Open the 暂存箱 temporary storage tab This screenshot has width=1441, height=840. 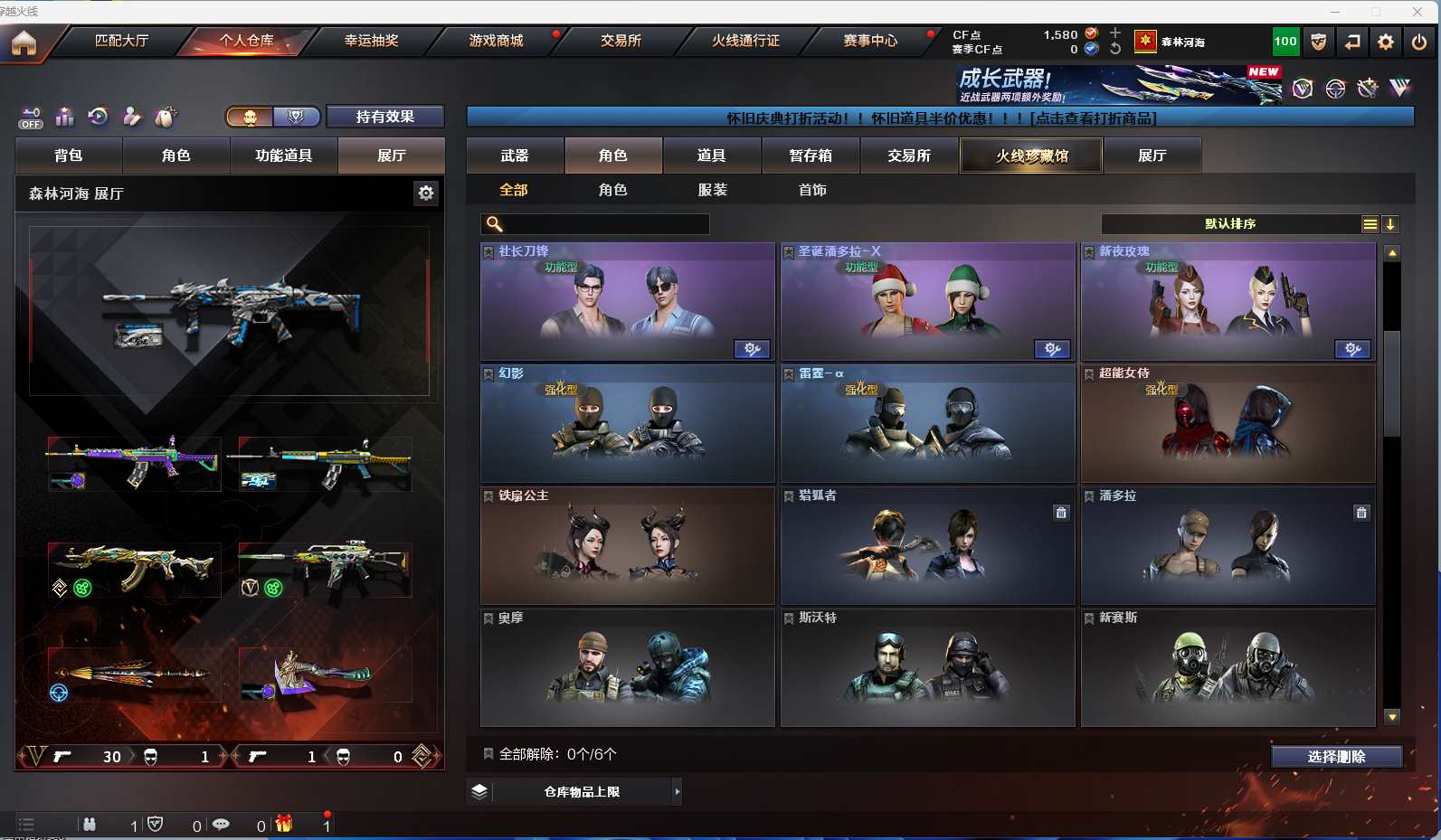coord(811,156)
